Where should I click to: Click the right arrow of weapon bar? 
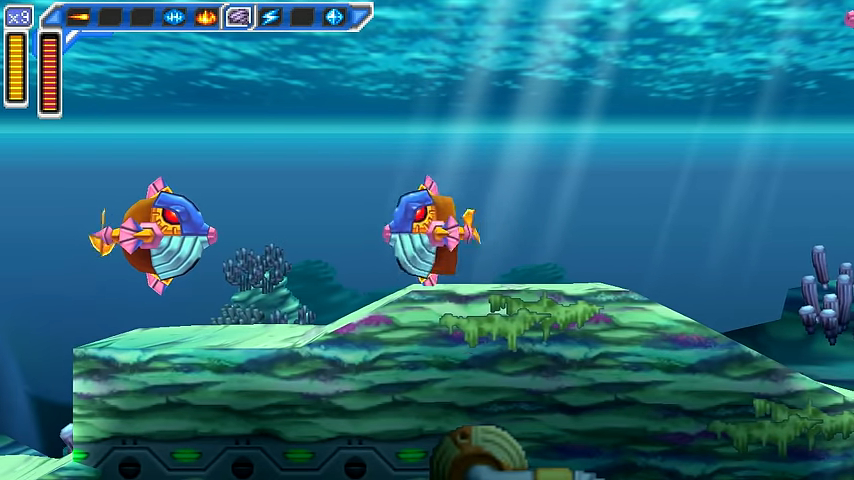click(360, 17)
